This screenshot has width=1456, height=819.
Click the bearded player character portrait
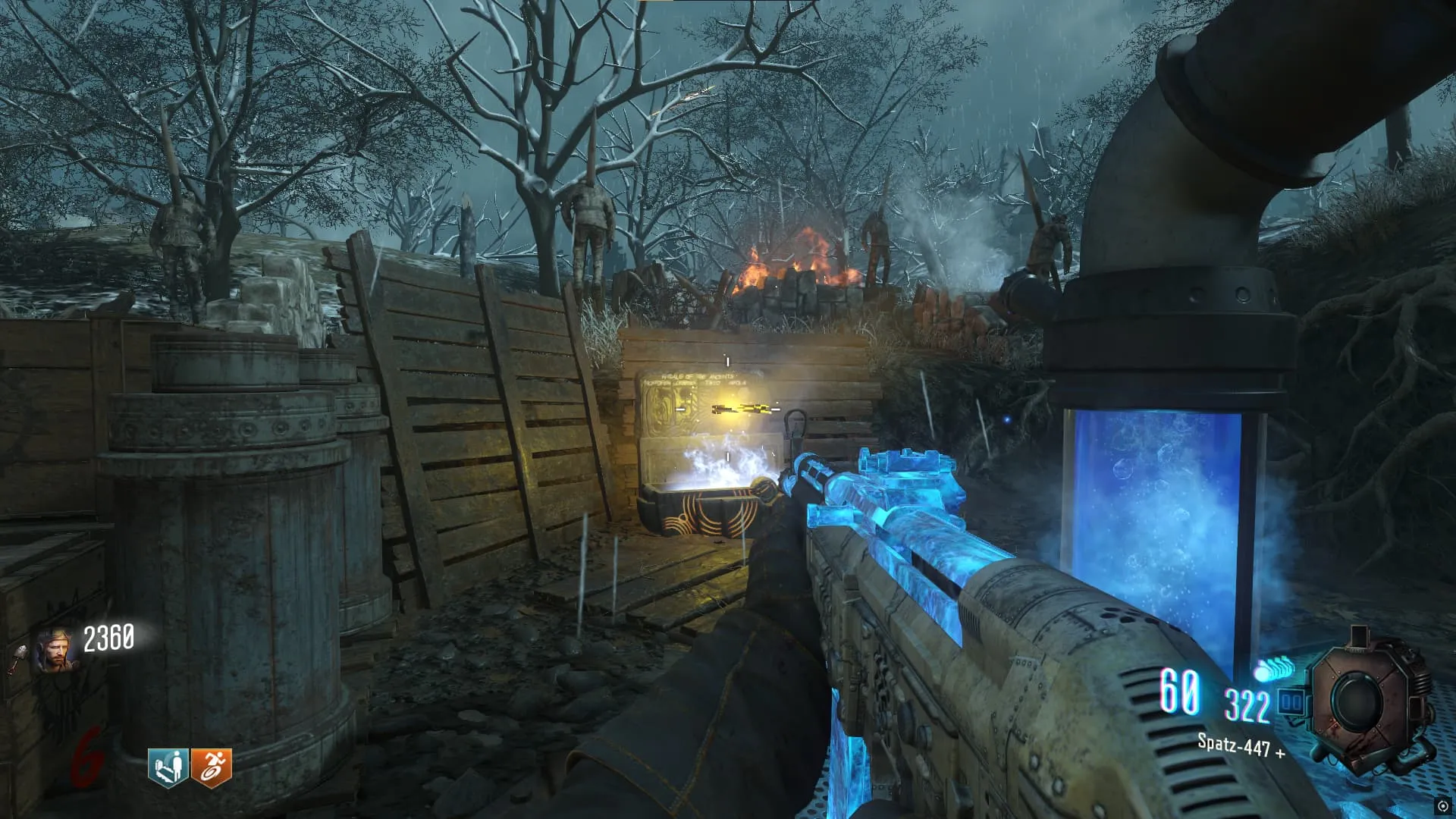55,651
